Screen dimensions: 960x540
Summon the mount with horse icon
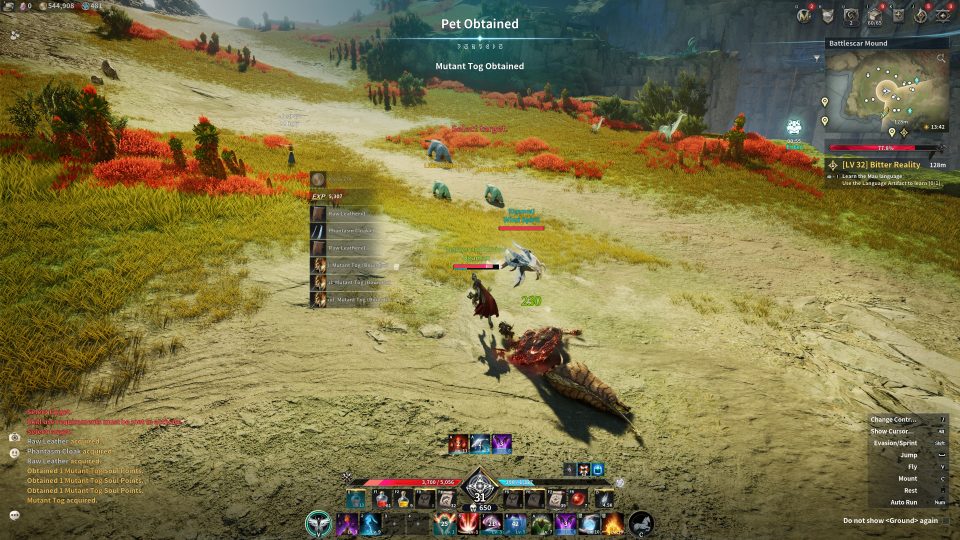pyautogui.click(x=640, y=523)
